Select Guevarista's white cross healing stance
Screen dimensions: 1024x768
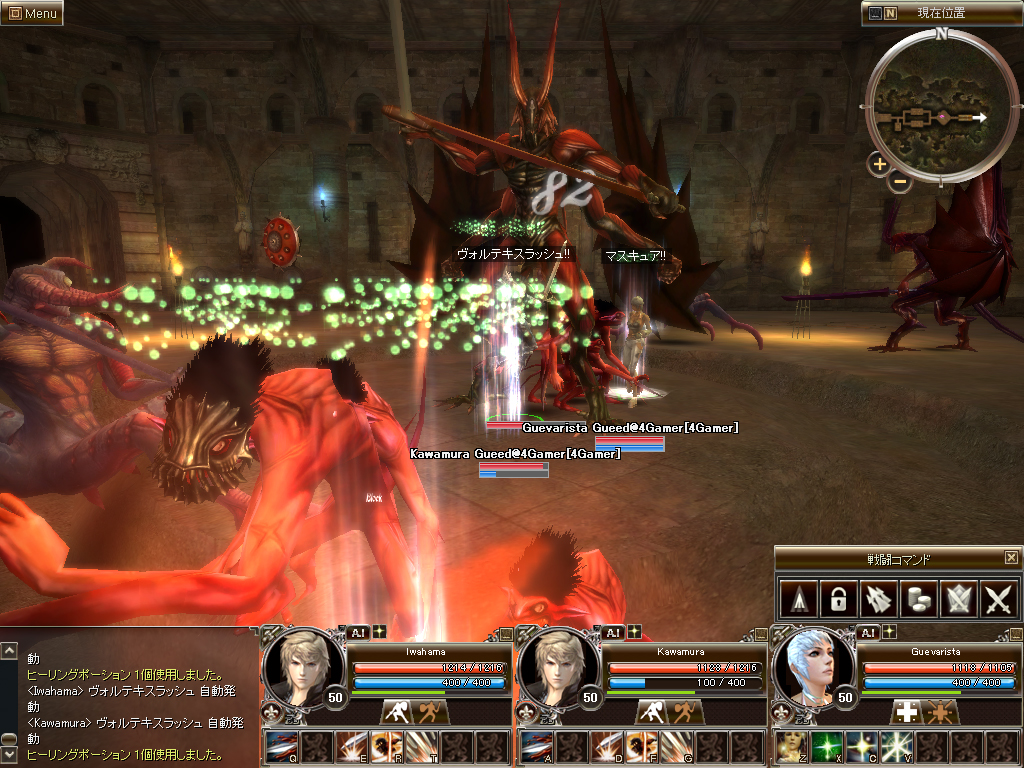906,712
